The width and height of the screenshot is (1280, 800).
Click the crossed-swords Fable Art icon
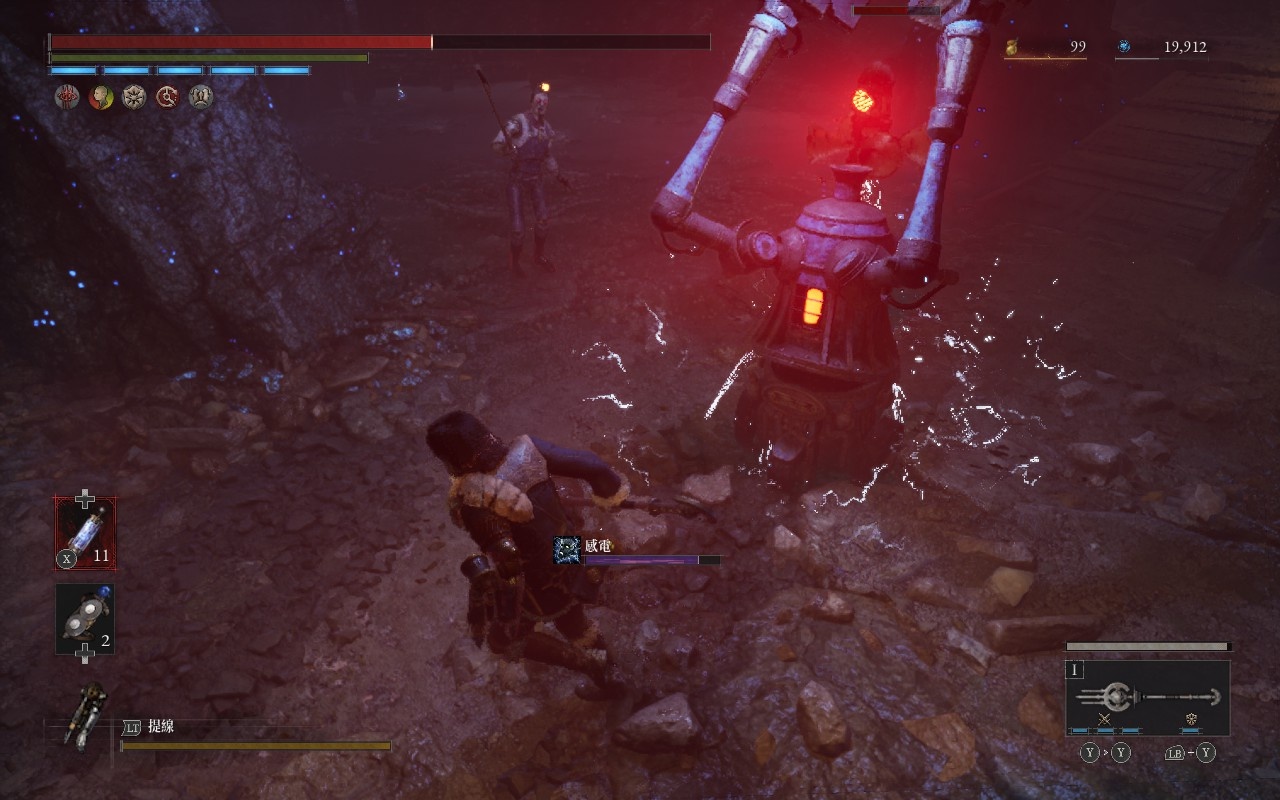point(1105,719)
